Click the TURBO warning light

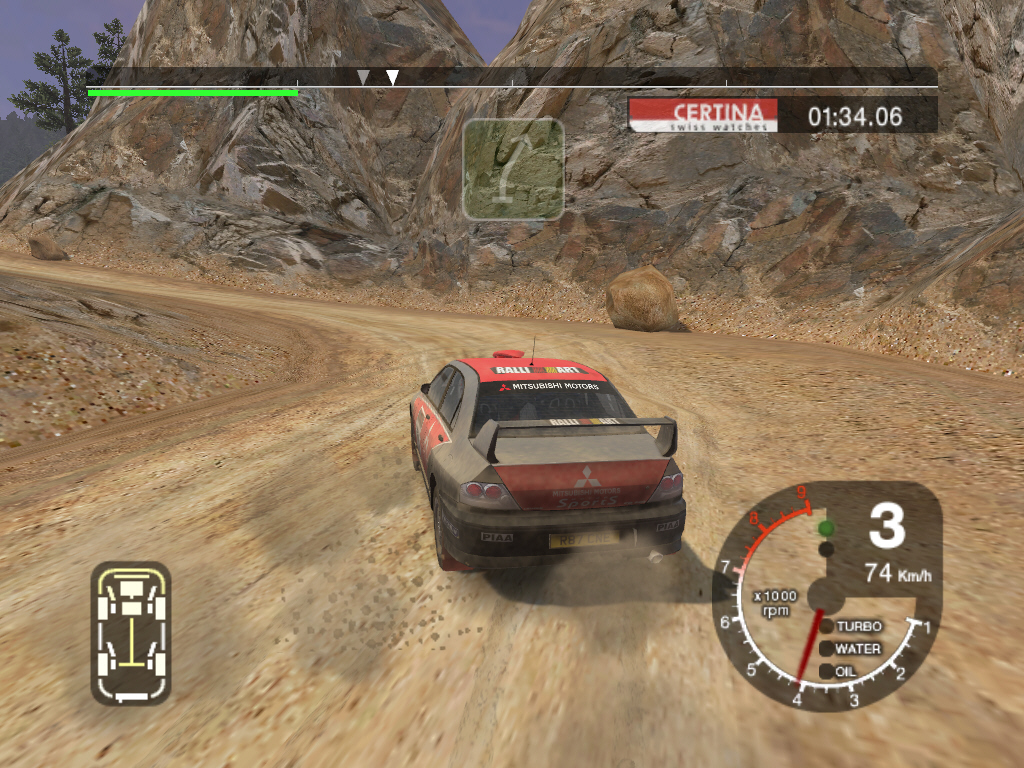827,626
